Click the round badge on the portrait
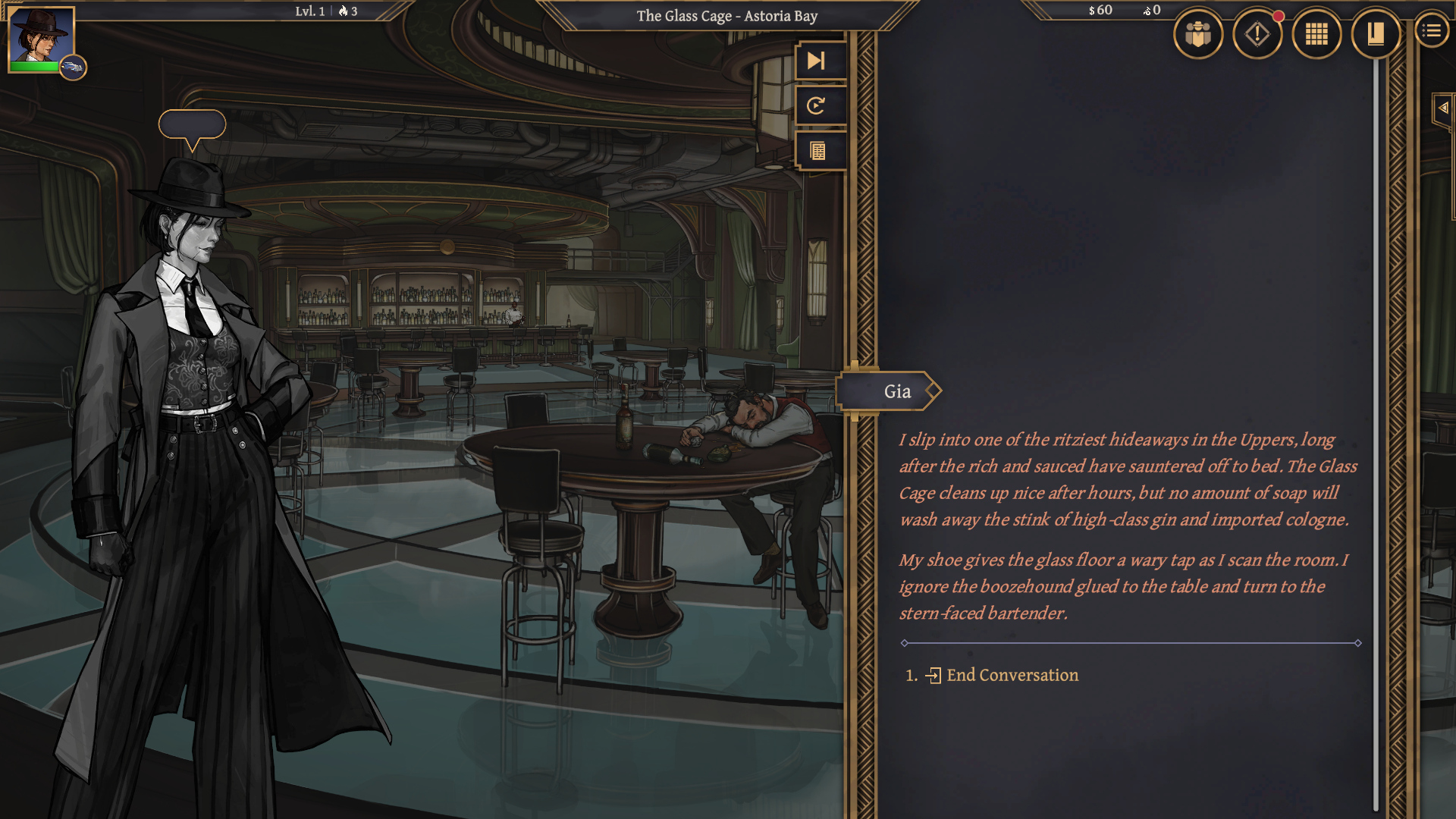Image resolution: width=1456 pixels, height=819 pixels. click(x=73, y=67)
